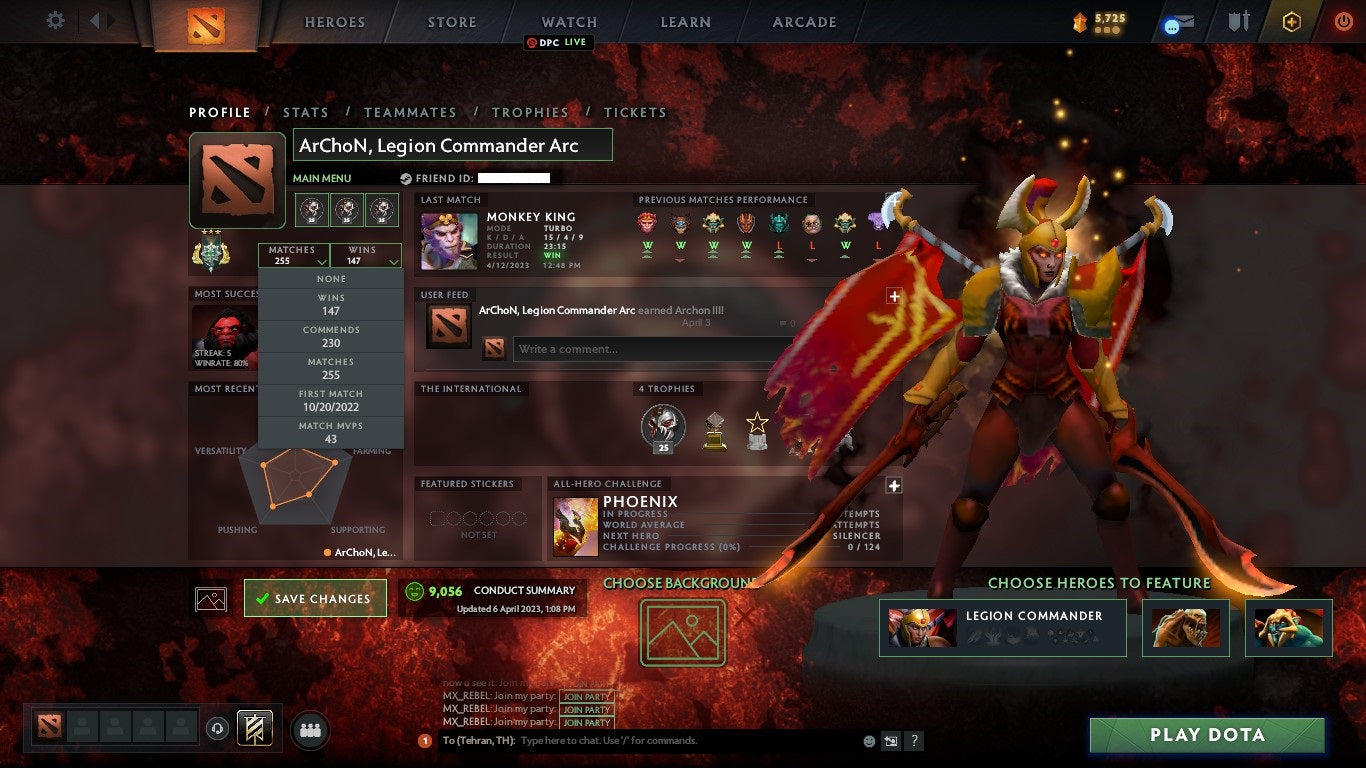Open Dota Plus via the hexagon plus icon
Screen dimensions: 1366x768
[x=1292, y=21]
